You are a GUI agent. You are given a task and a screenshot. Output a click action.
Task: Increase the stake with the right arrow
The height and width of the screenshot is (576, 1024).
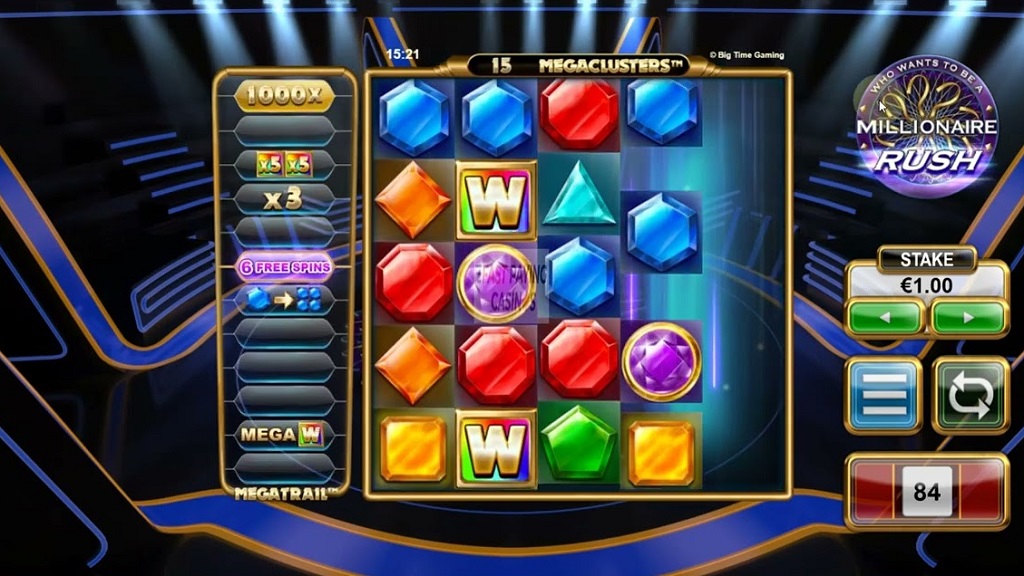(x=968, y=317)
